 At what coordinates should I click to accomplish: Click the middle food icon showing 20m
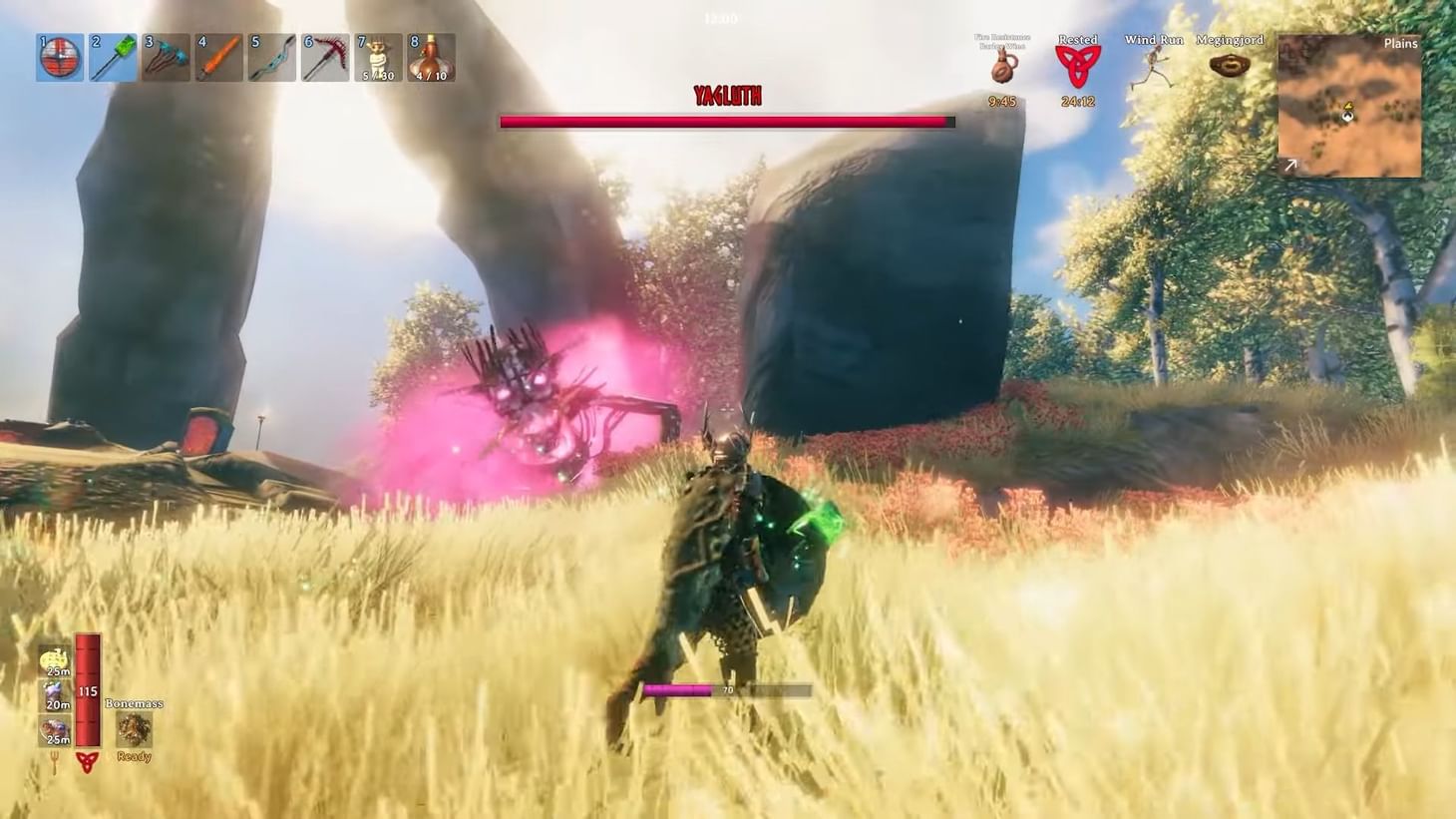tap(56, 692)
